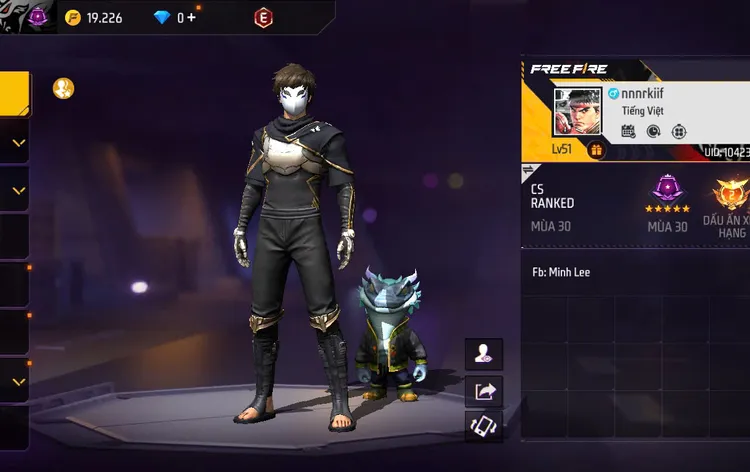Viewport: 750px width, 472px height.
Task: Click the round gold character icon
Action: [x=63, y=88]
